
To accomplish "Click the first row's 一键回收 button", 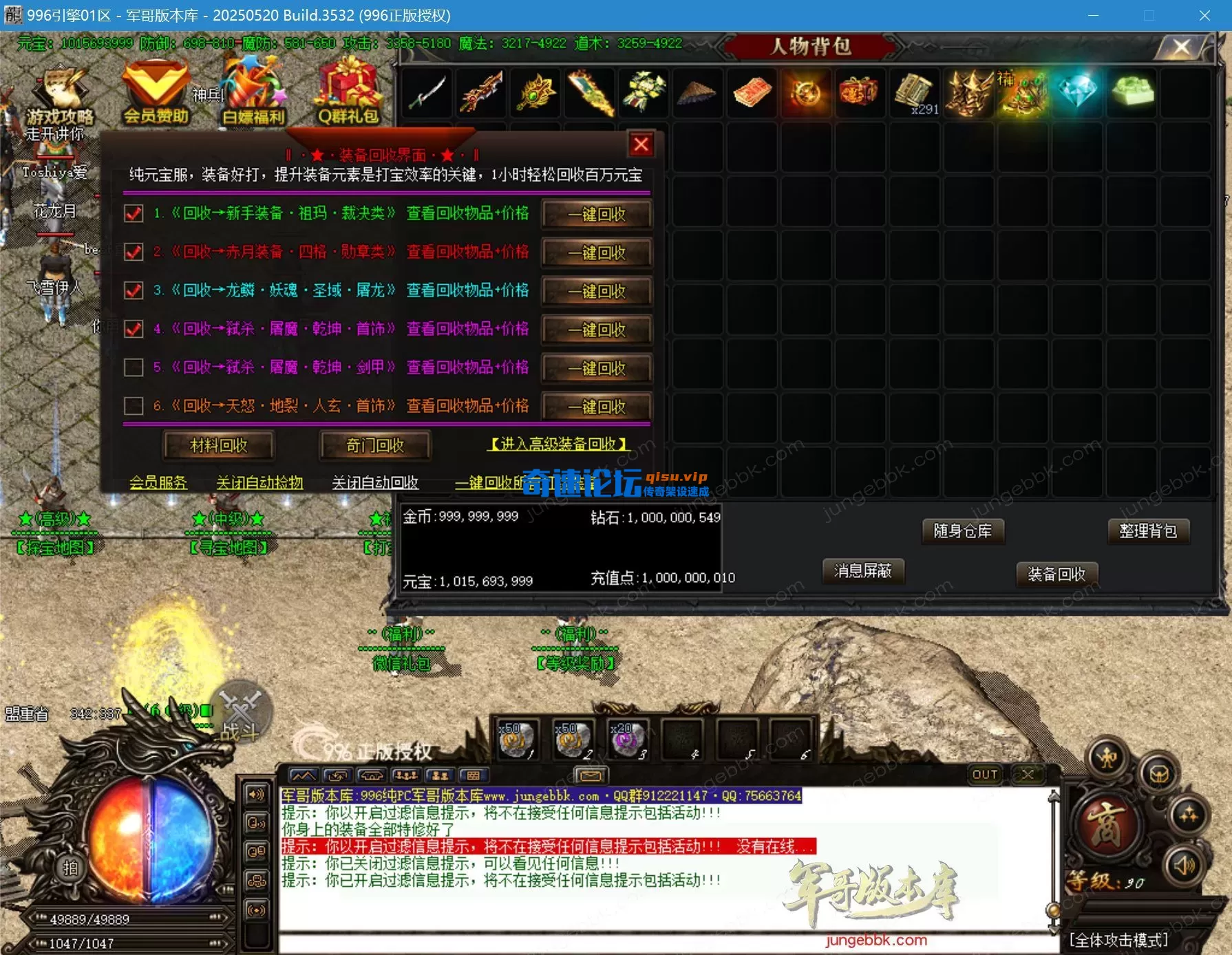I will [597, 214].
